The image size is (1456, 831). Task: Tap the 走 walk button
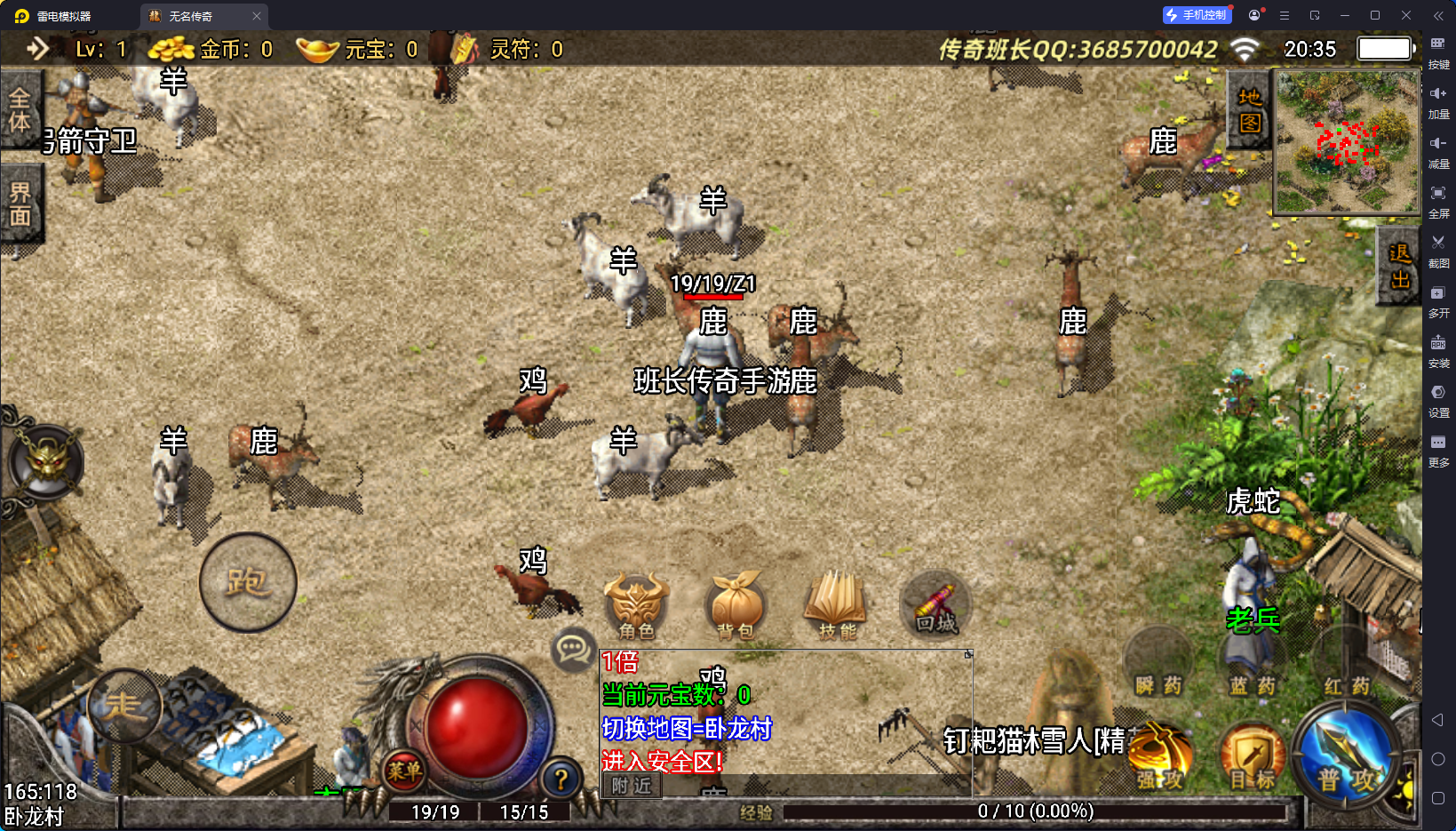pos(125,706)
